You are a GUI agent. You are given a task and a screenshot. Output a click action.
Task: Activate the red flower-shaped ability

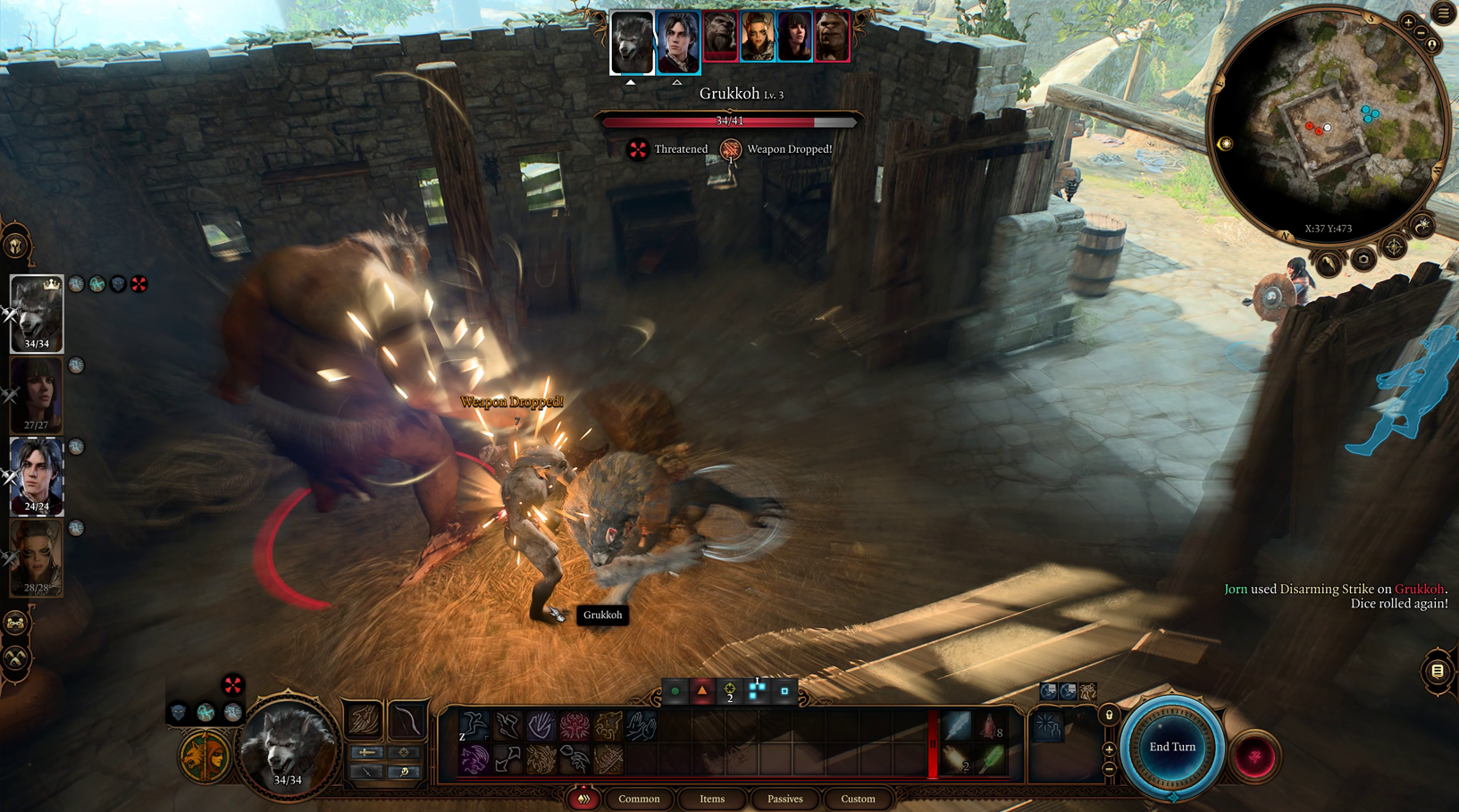(574, 726)
